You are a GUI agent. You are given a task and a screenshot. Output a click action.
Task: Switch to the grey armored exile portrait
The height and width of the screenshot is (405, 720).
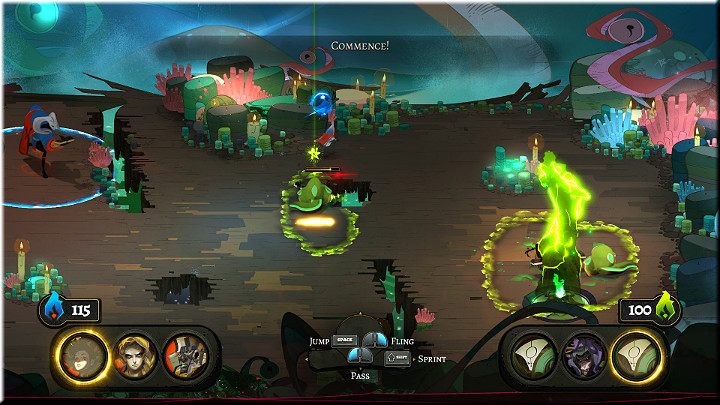(186, 353)
